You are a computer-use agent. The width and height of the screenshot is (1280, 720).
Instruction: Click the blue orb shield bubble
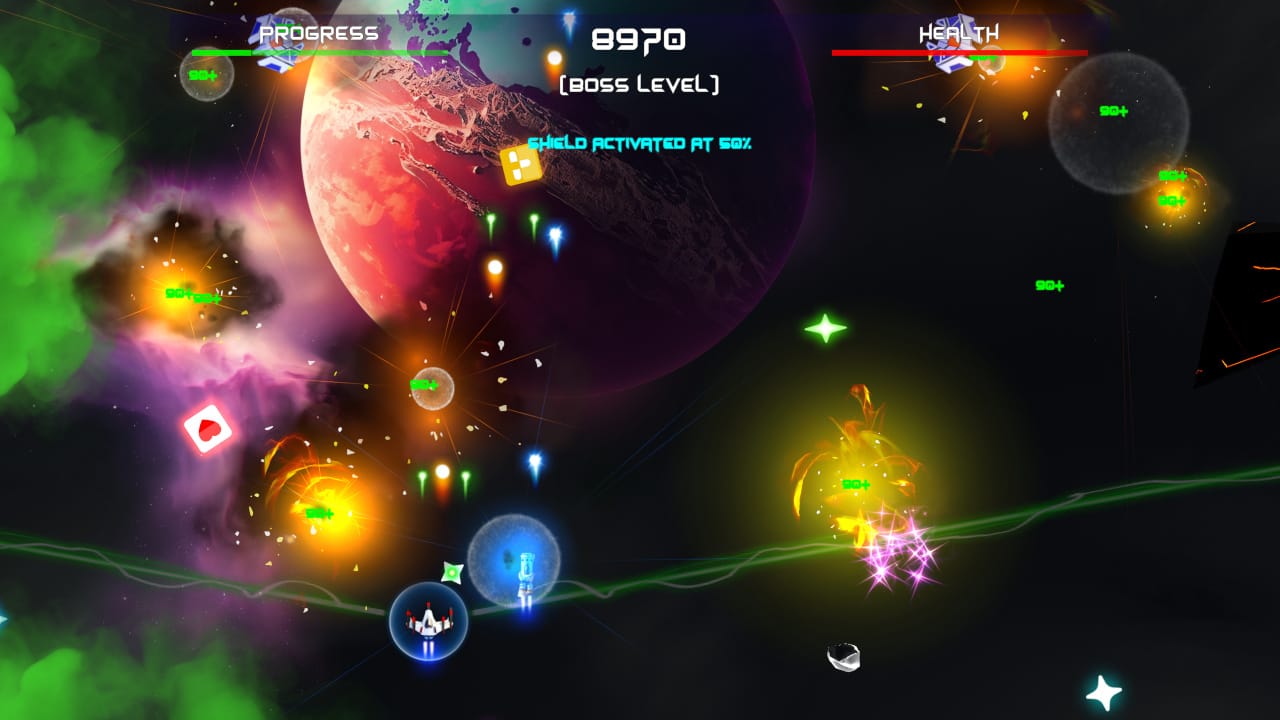513,556
